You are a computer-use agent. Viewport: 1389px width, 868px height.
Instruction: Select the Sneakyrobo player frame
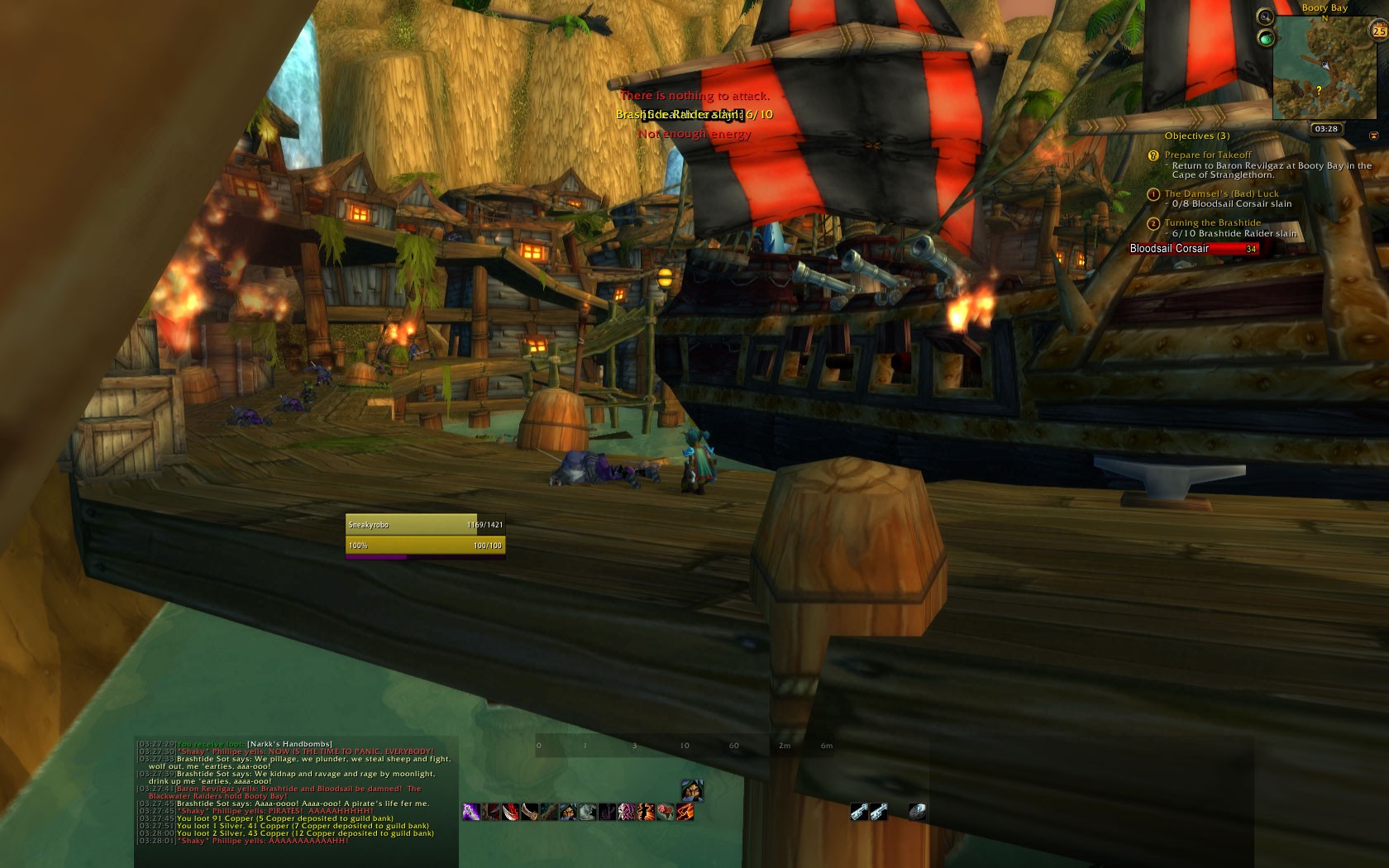425,525
